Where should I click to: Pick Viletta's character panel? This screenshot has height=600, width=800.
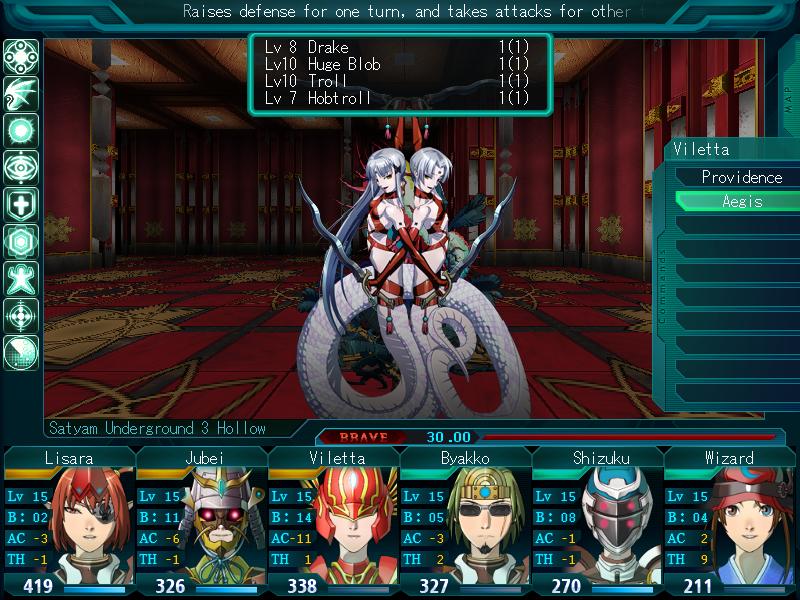[x=334, y=522]
